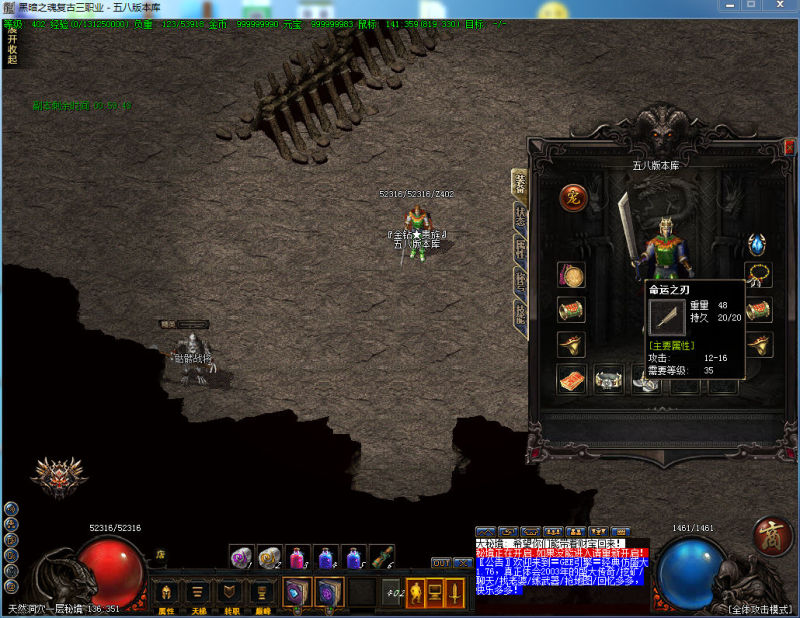Viewport: 800px width, 618px height.
Task: Click the 展开收起 expand/collapse toggle
Action: [11, 42]
